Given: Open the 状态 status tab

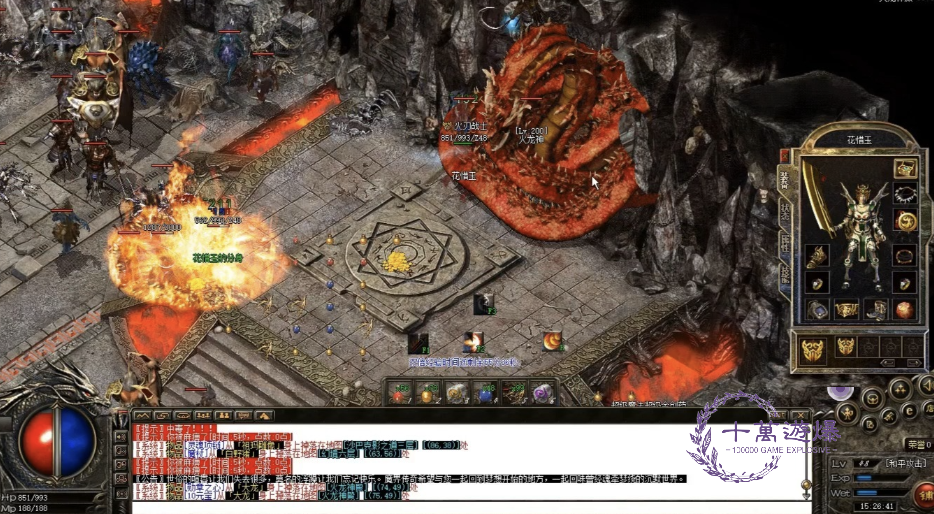Looking at the screenshot, I should tap(784, 211).
